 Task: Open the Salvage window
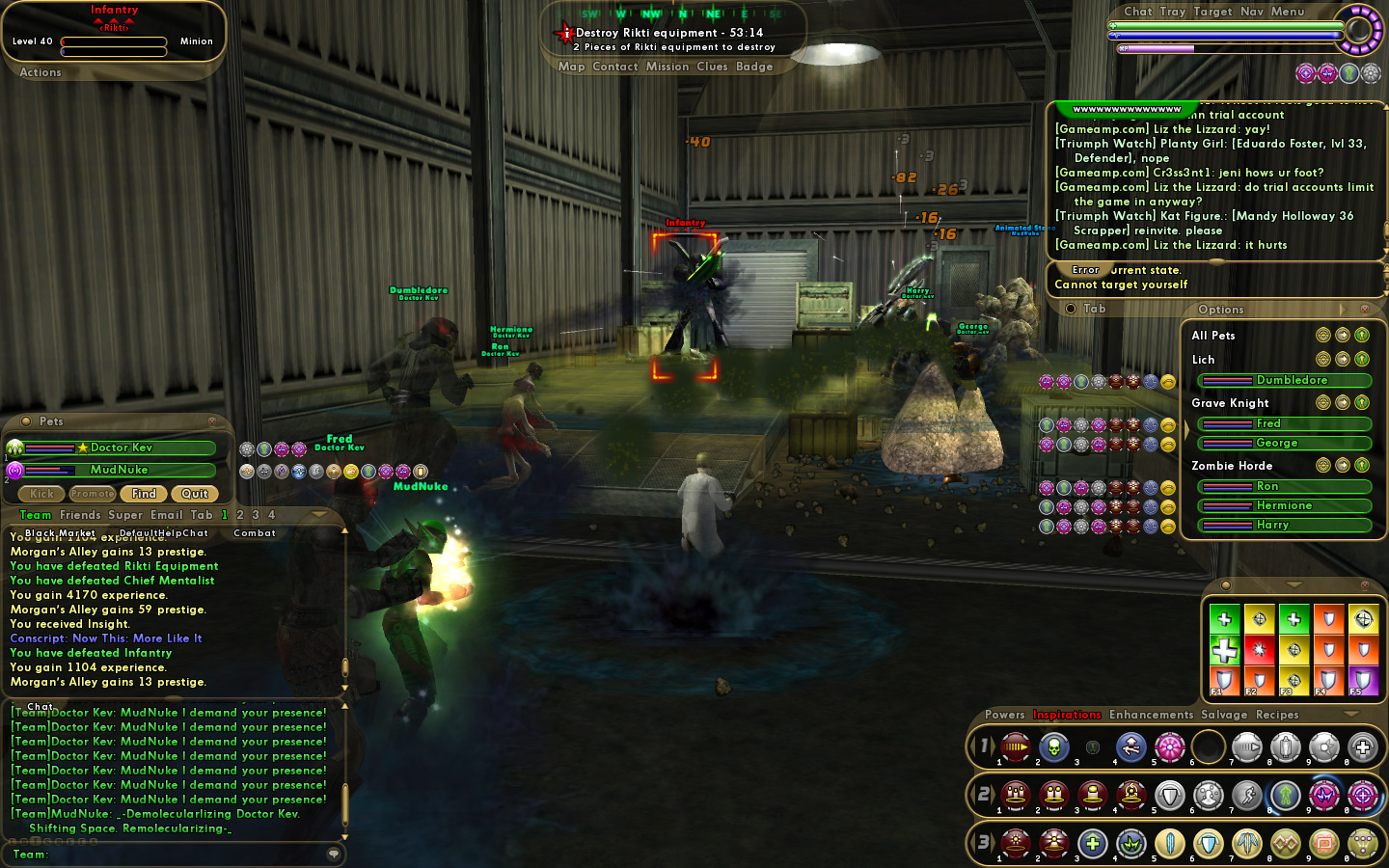pyautogui.click(x=1224, y=715)
